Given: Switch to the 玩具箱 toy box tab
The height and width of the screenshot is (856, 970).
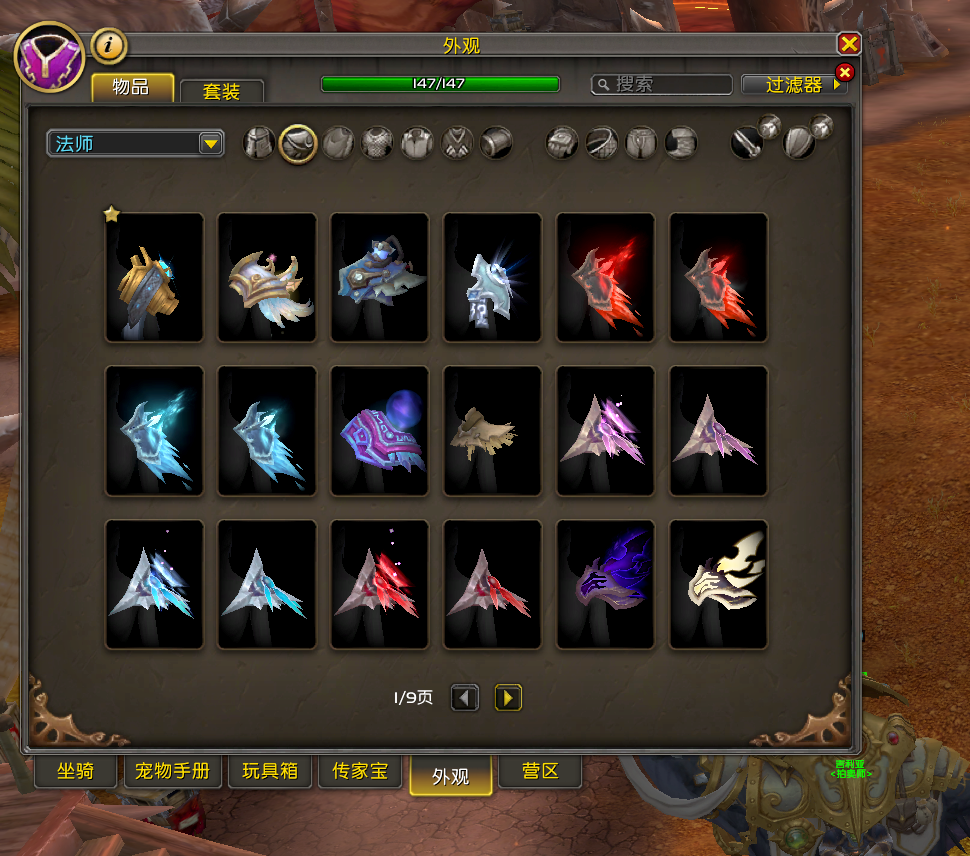Looking at the screenshot, I should [x=270, y=772].
